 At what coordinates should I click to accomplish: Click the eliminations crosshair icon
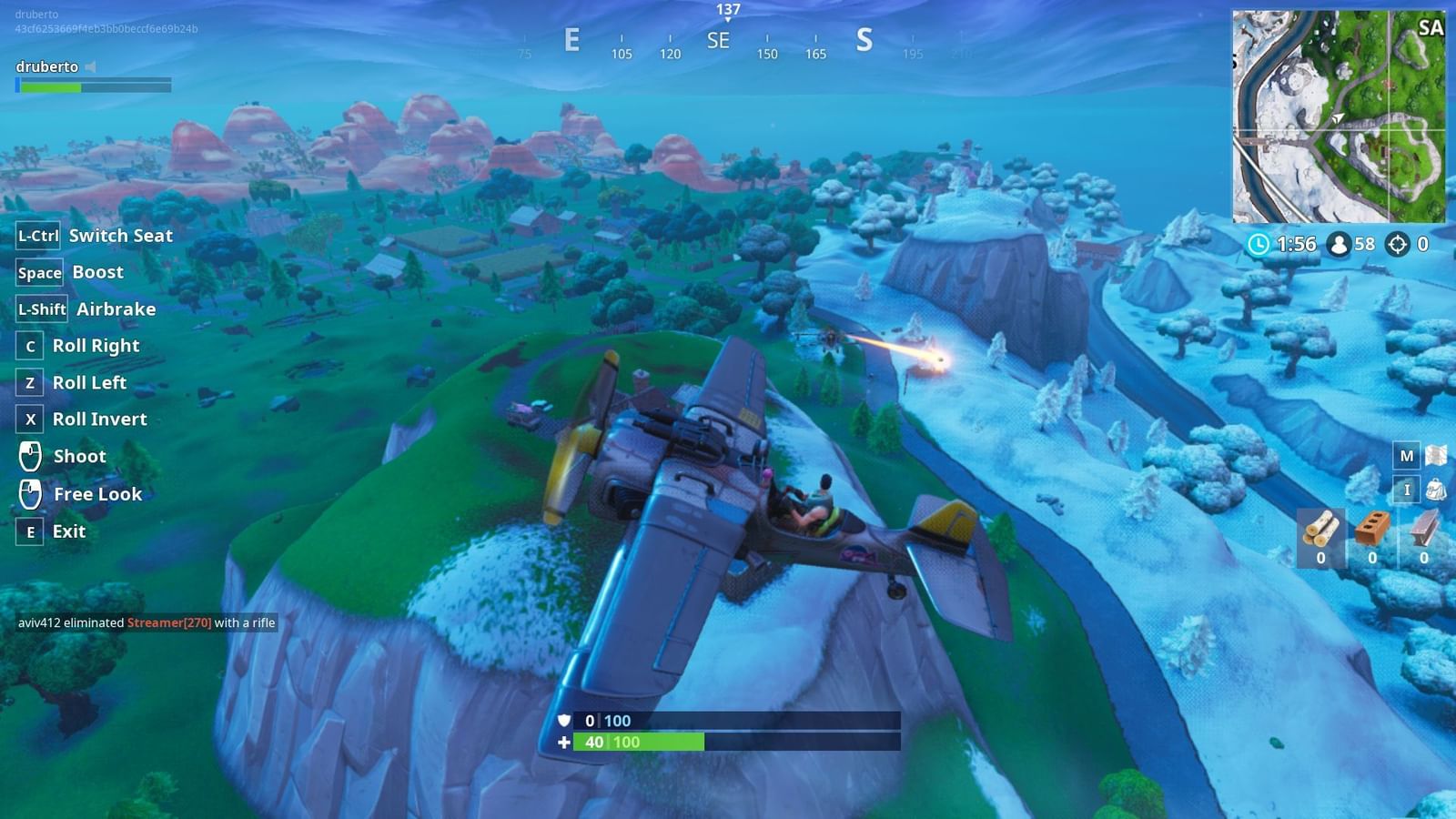coord(1399,244)
